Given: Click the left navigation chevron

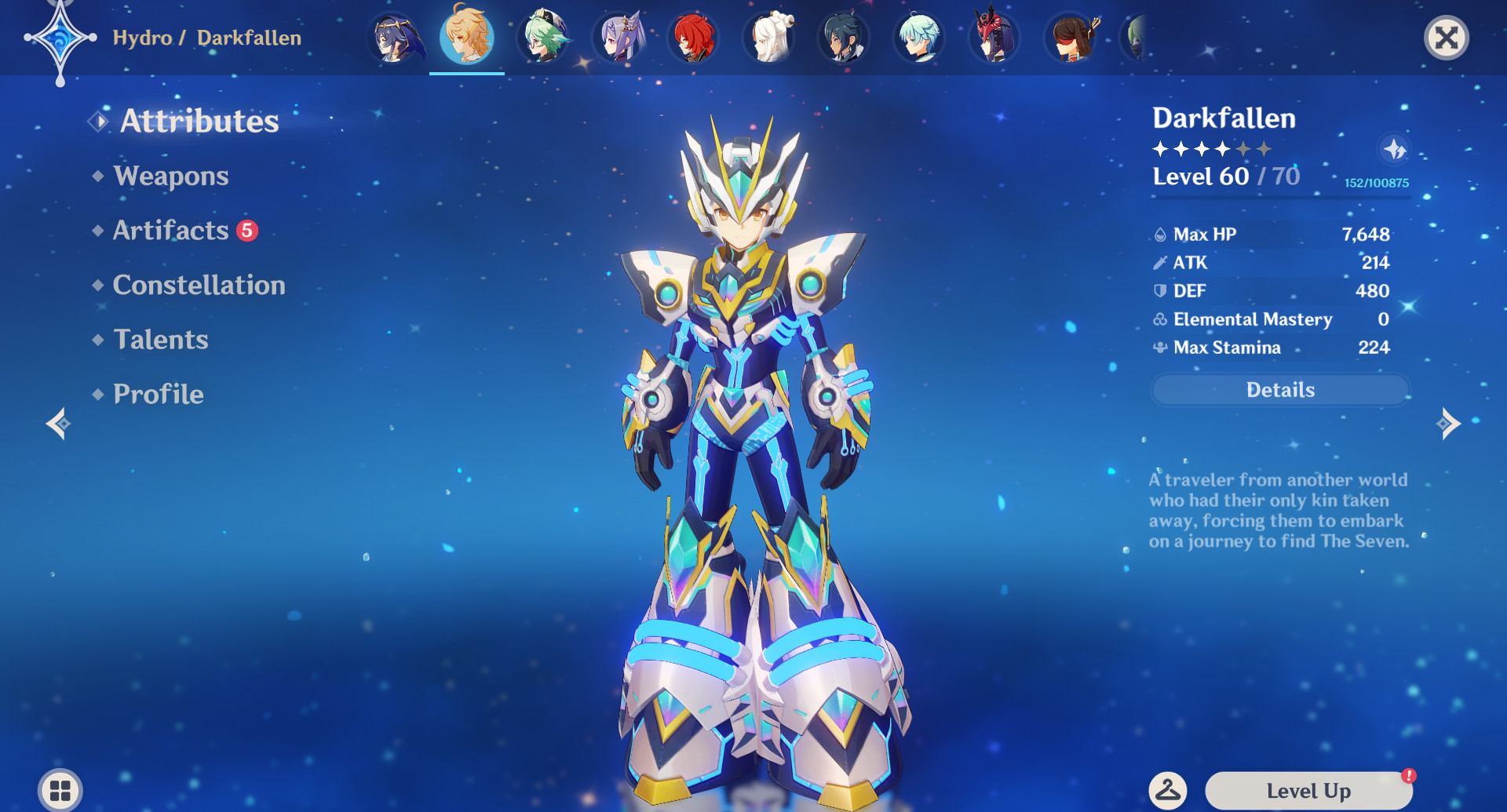Looking at the screenshot, I should coord(60,424).
